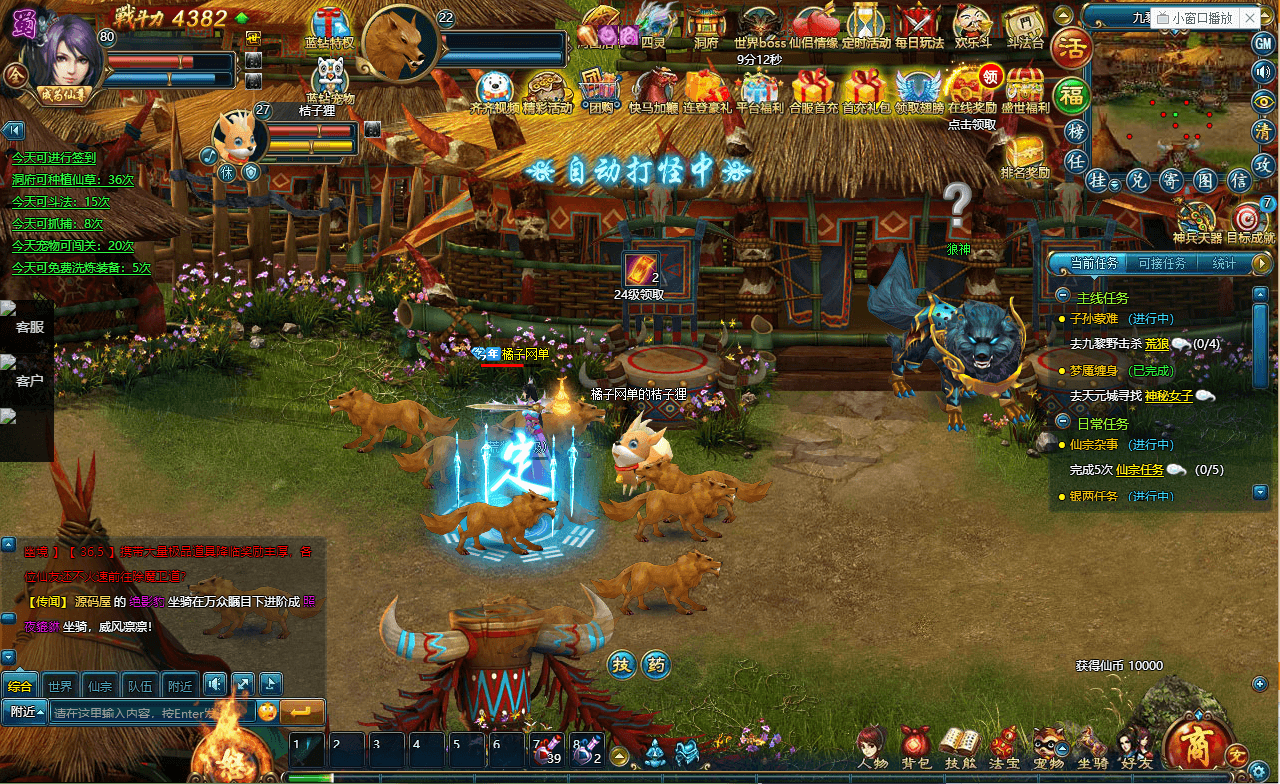Switch chat to the 世界 tab

click(59, 686)
